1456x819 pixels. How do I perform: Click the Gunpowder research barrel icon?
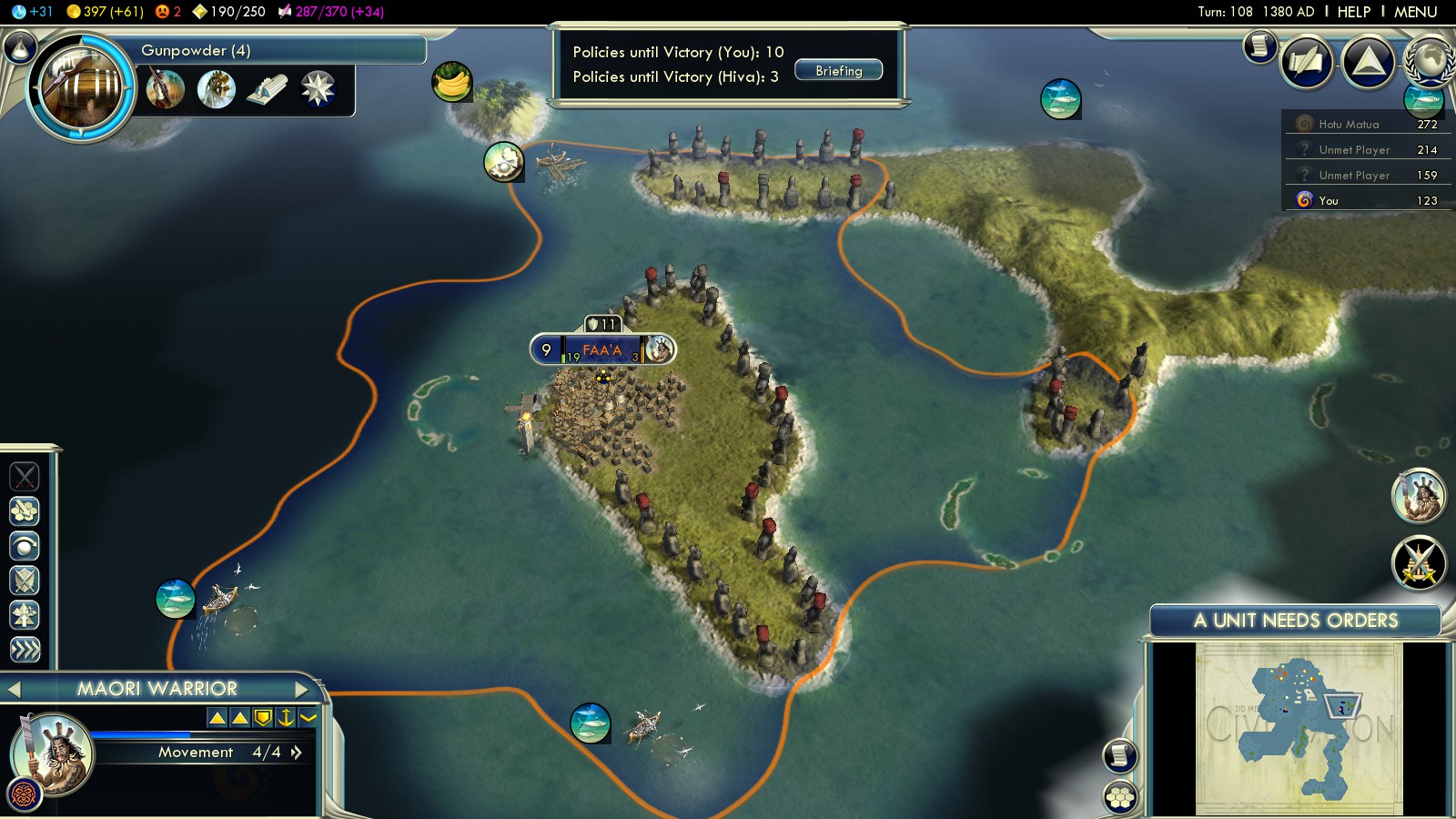[x=82, y=88]
